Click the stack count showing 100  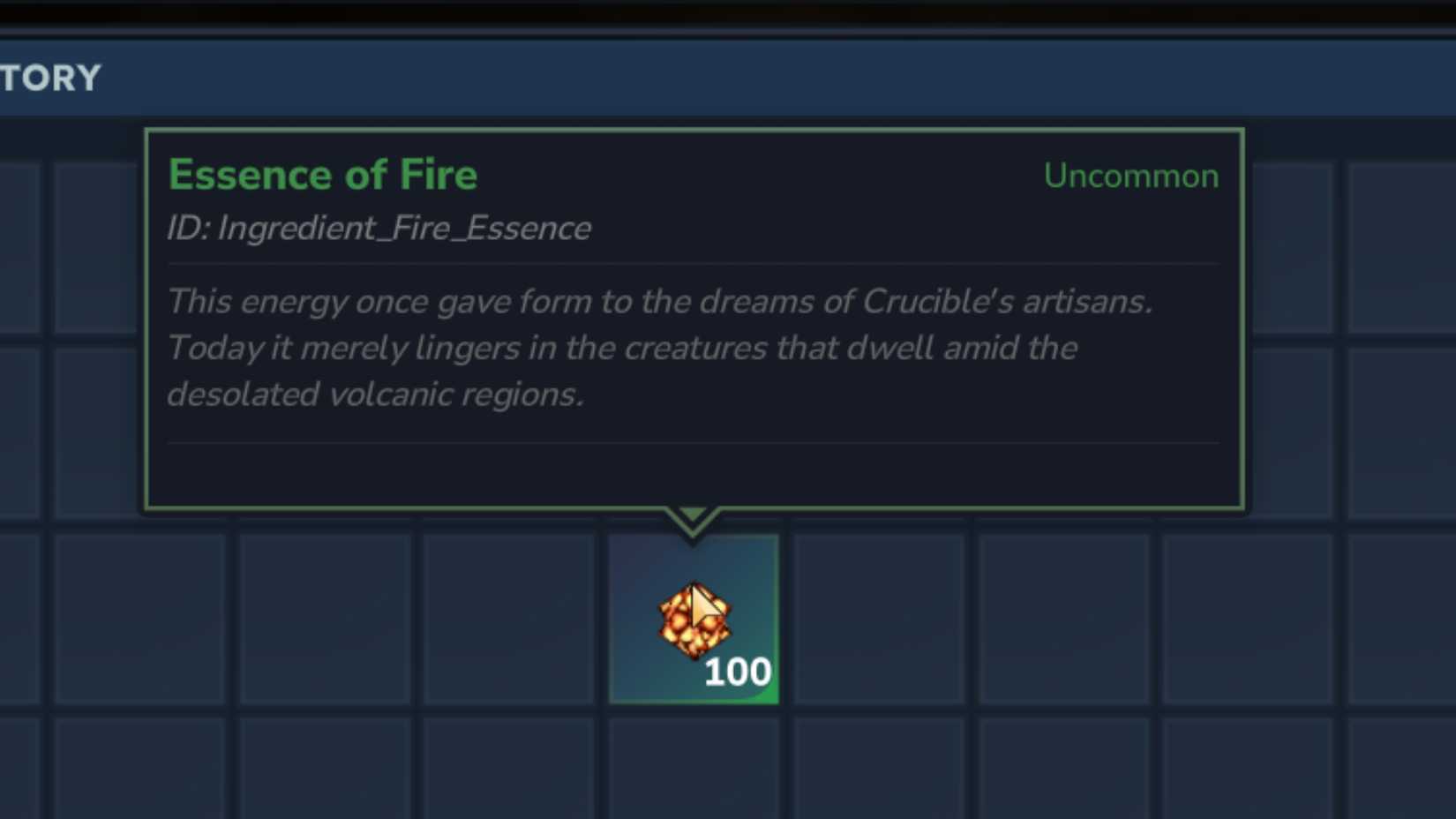pos(738,672)
